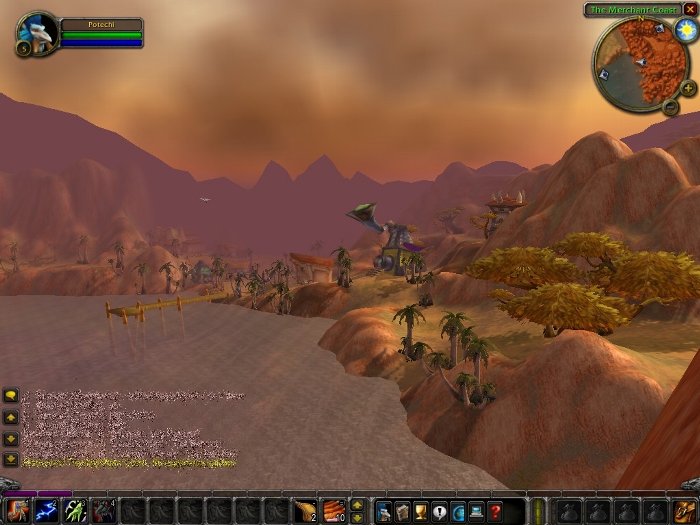Image resolution: width=700 pixels, height=525 pixels.
Task: Click the sun day-night indicator
Action: tap(683, 30)
